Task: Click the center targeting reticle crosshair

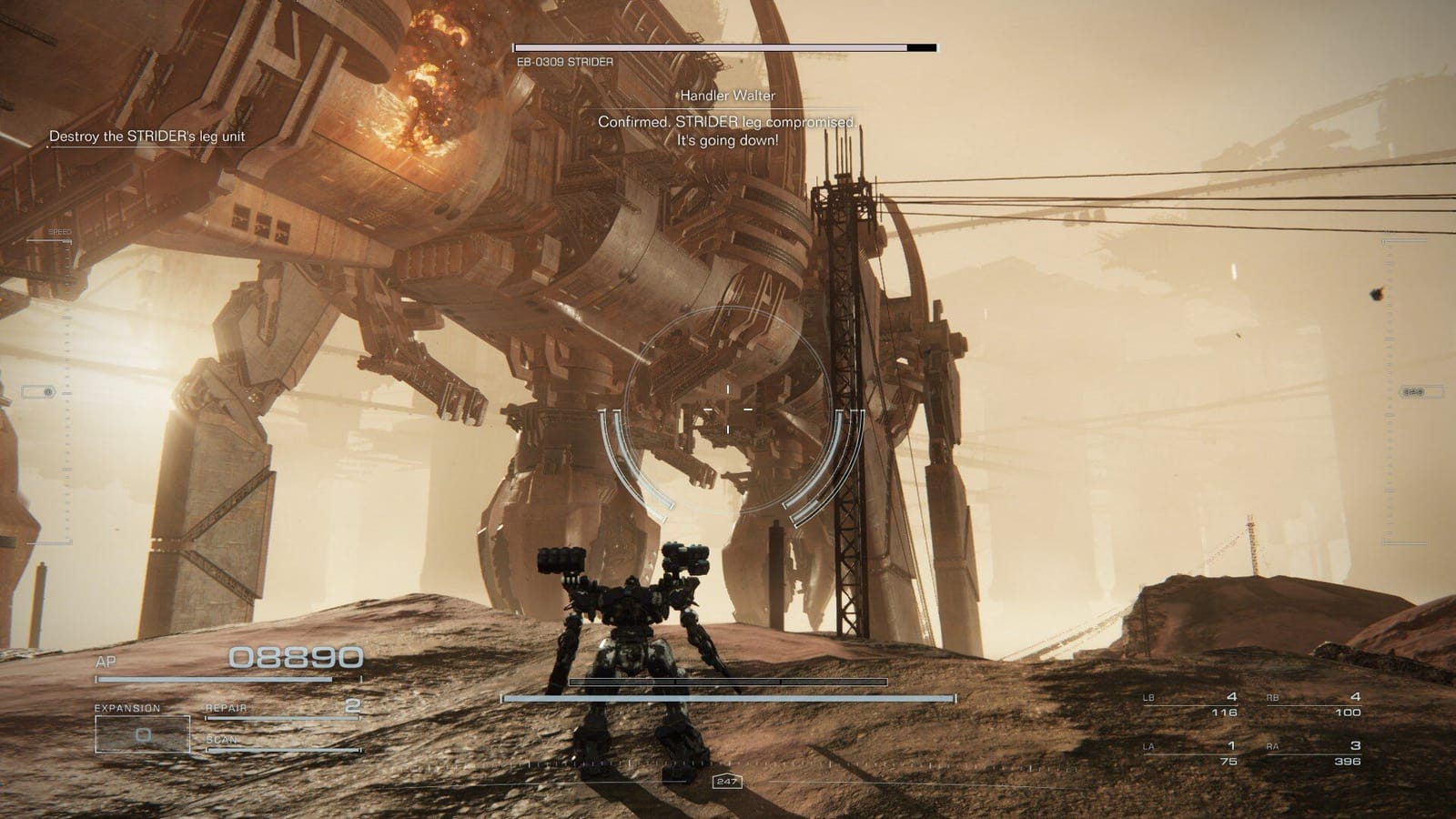Action: pos(729,411)
